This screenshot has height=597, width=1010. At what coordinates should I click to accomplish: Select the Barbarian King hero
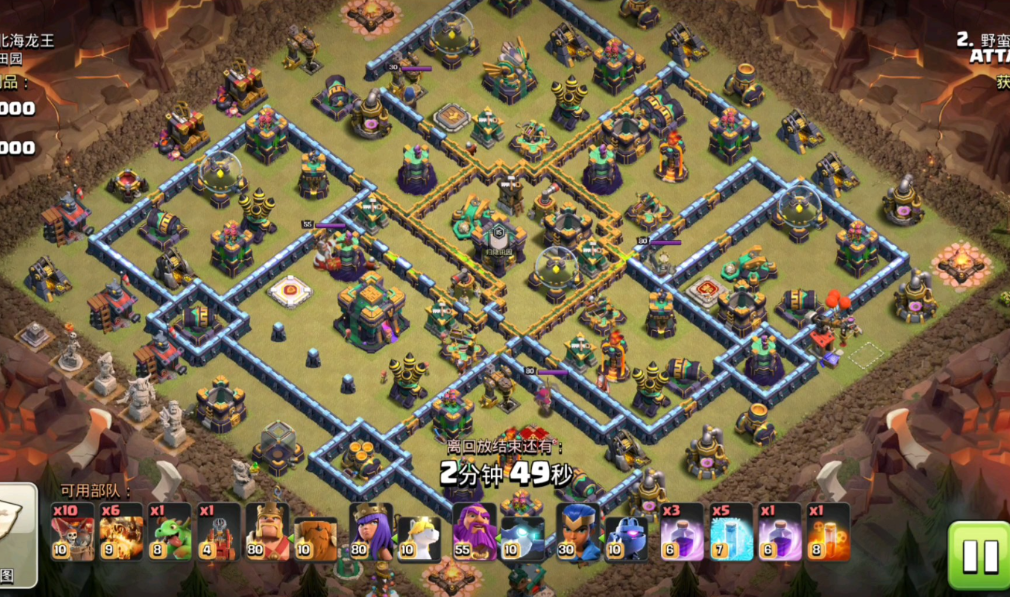pos(269,531)
